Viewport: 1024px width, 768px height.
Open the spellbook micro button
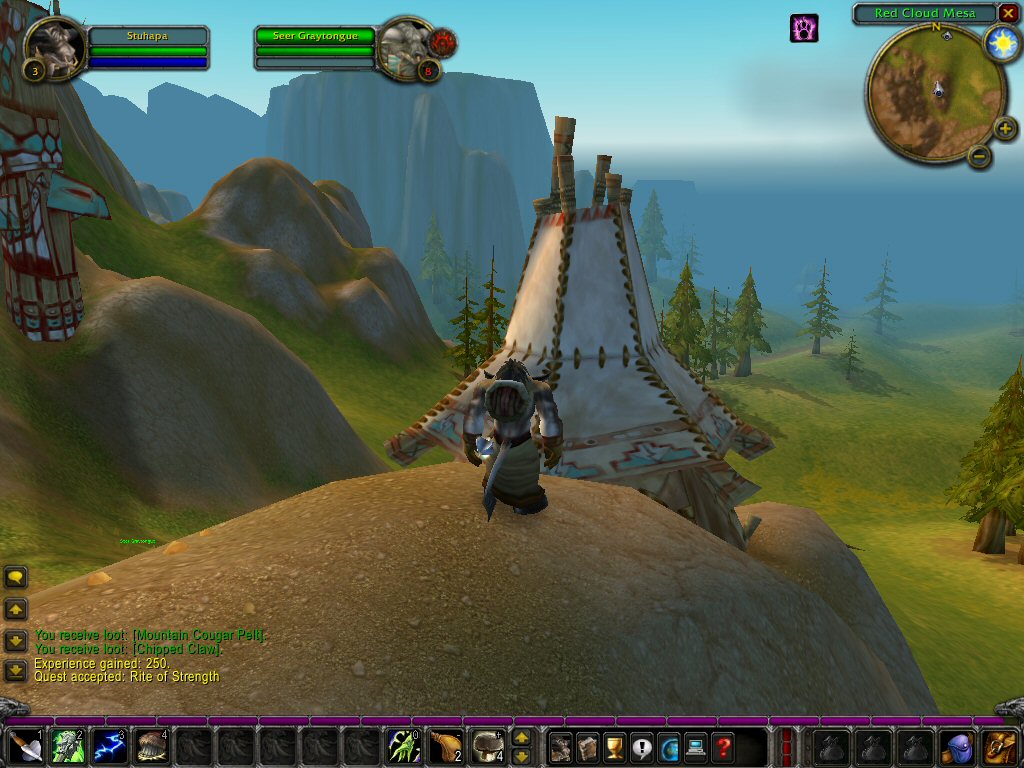pyautogui.click(x=588, y=747)
